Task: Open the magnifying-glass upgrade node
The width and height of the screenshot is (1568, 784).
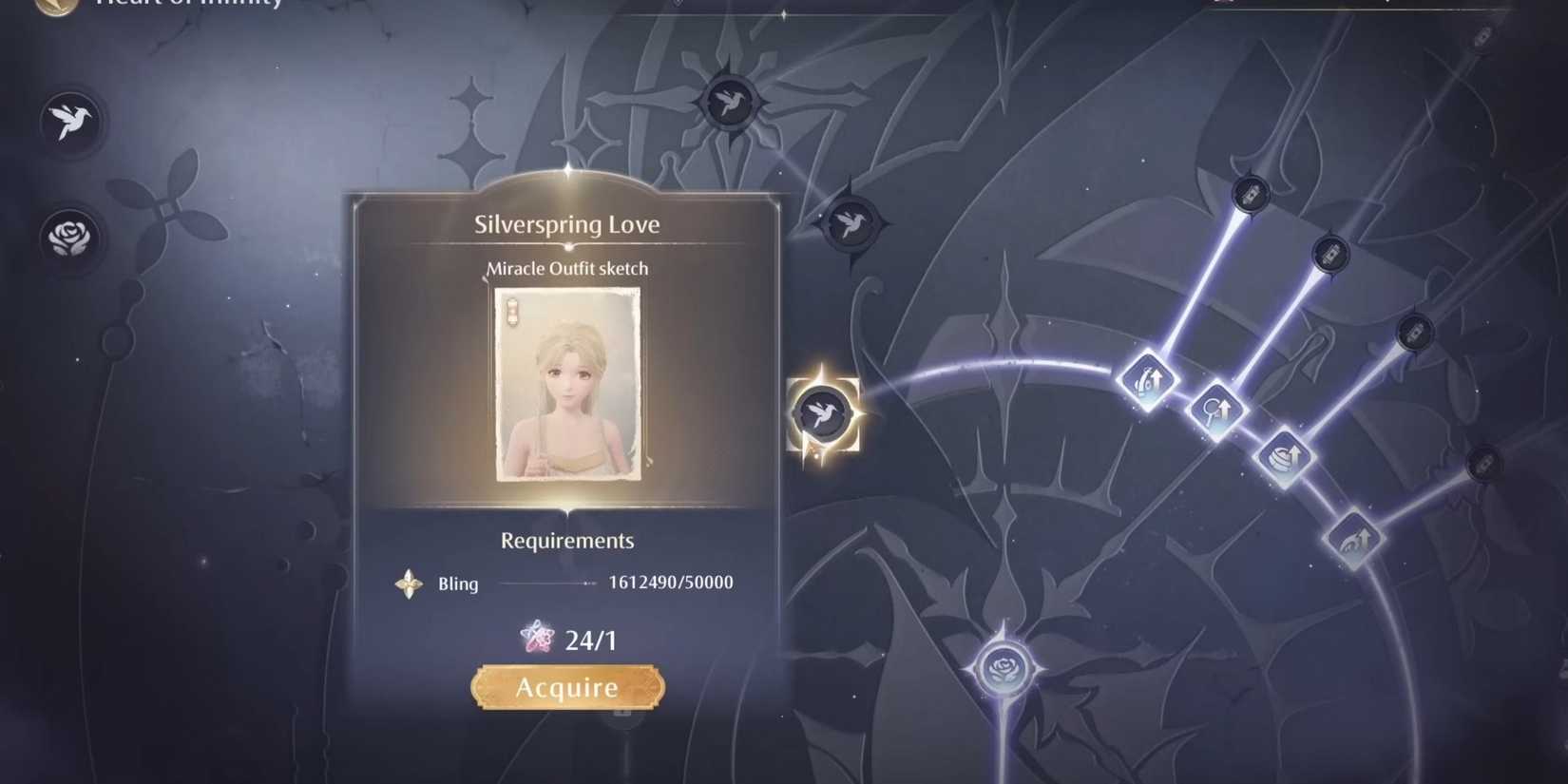Action: tap(1217, 411)
